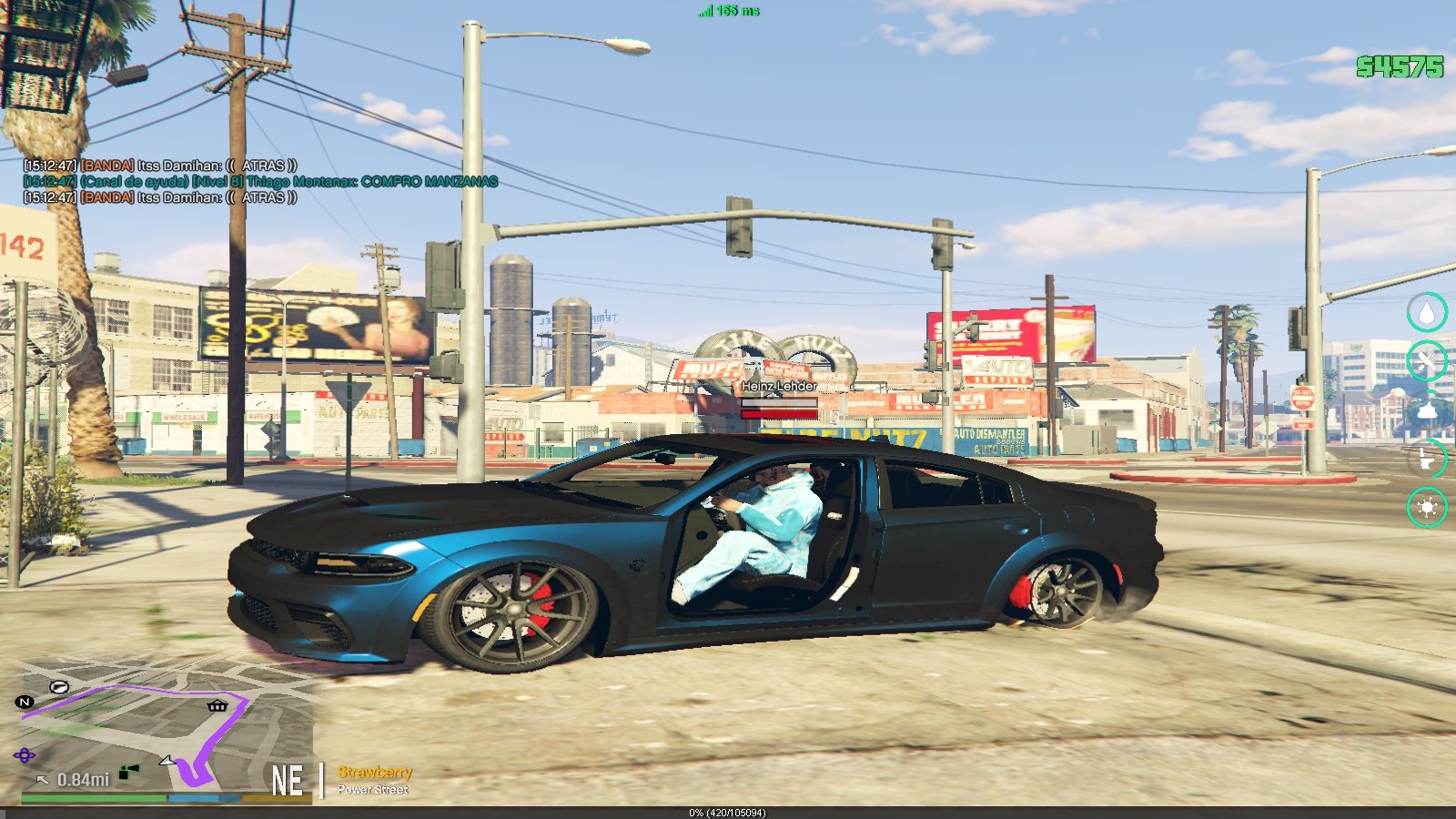
Task: Click the purple waypoint marker on minimap
Action: (x=25, y=755)
